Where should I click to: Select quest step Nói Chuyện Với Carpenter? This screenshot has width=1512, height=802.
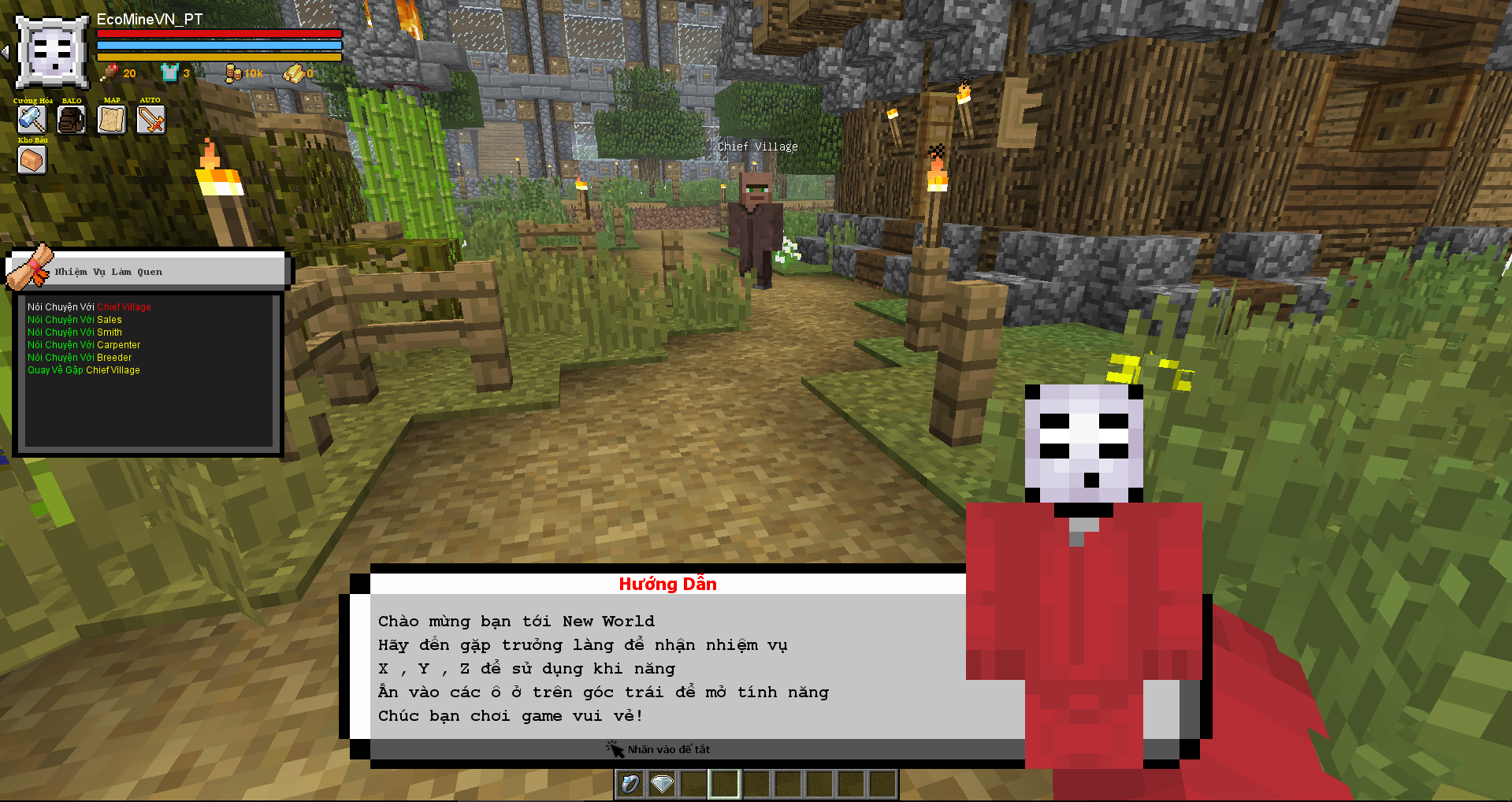coord(84,345)
